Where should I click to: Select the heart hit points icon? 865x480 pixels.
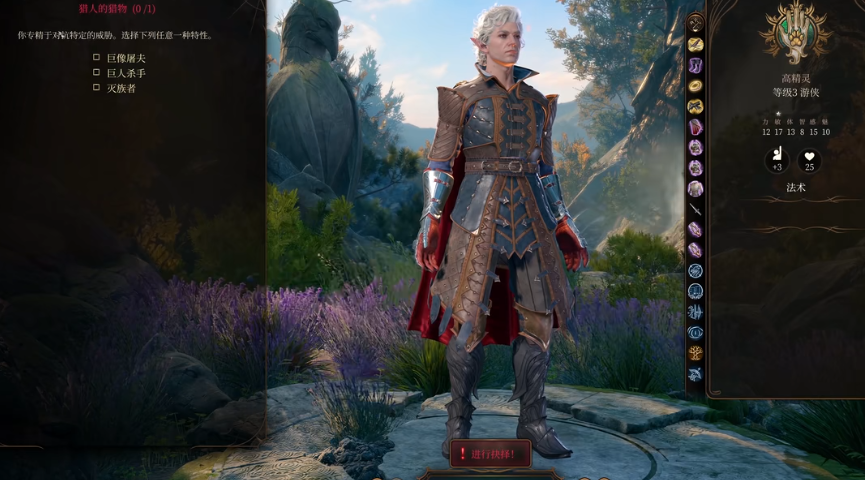(x=809, y=158)
